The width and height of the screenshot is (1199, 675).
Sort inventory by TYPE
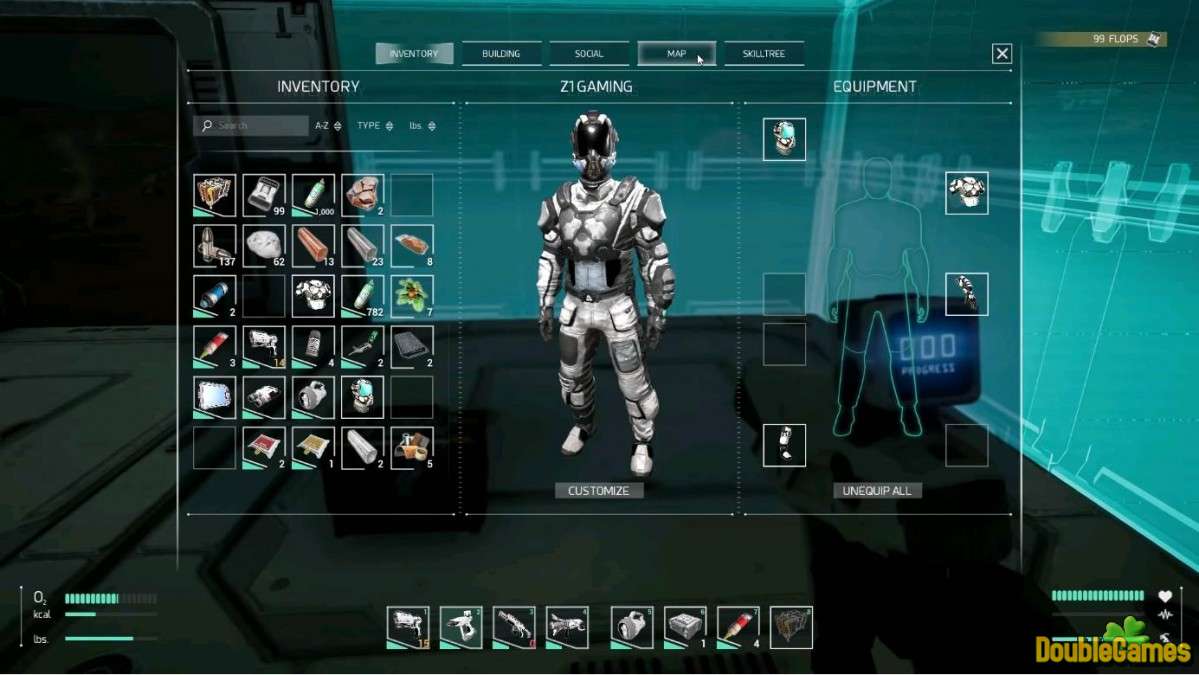pos(375,126)
